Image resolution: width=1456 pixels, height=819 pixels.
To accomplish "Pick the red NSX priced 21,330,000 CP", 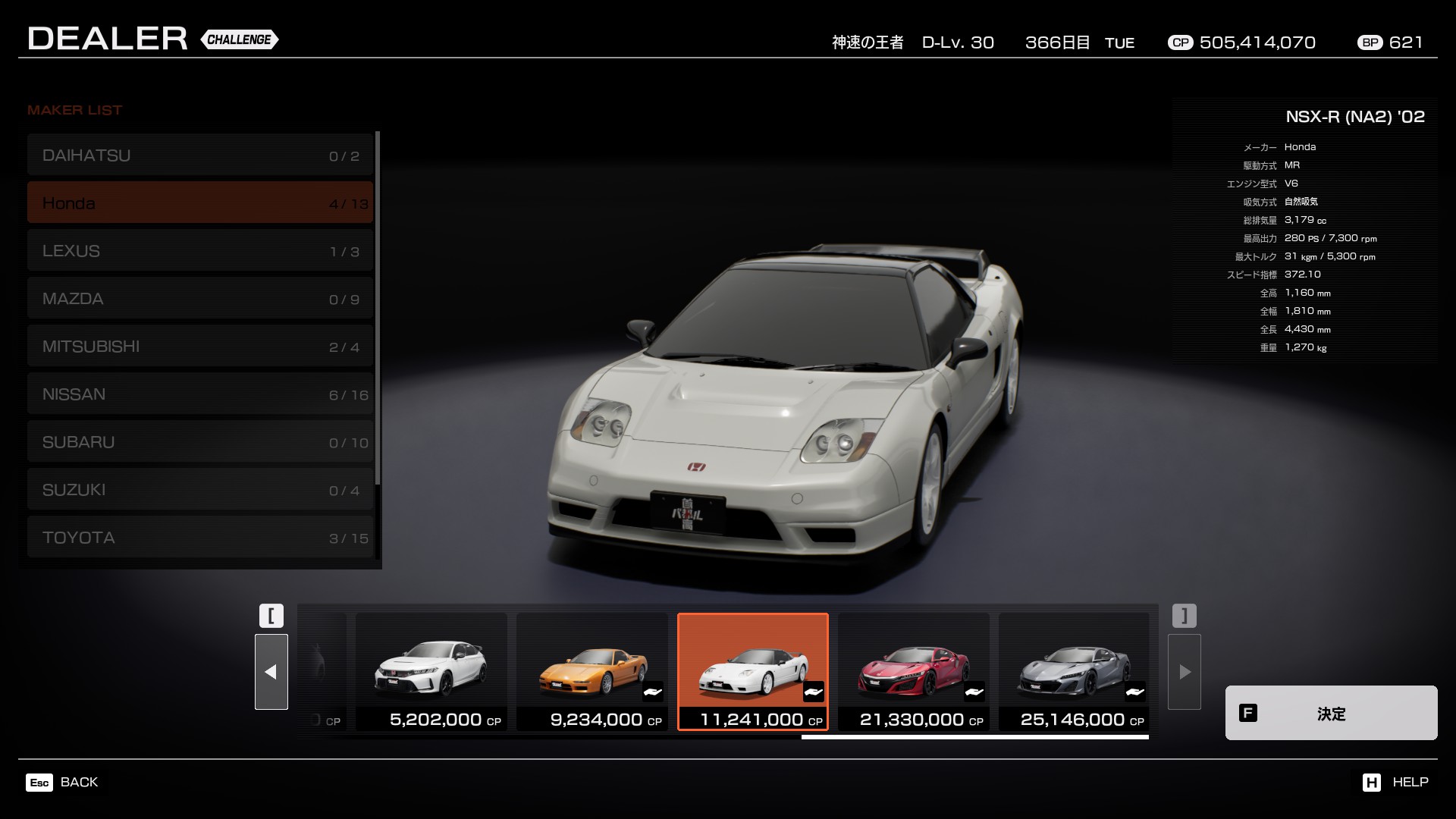I will click(x=914, y=672).
